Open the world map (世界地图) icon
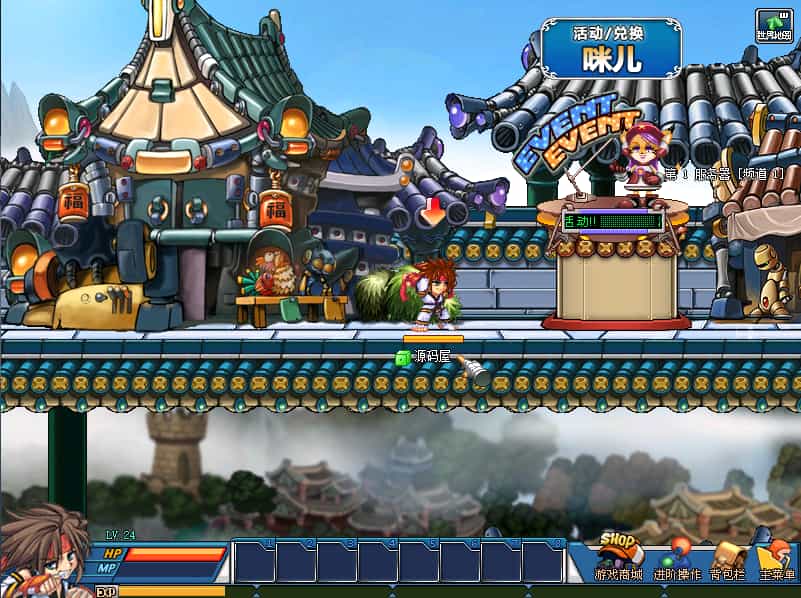Viewport: 801px width, 598px height. click(x=773, y=25)
